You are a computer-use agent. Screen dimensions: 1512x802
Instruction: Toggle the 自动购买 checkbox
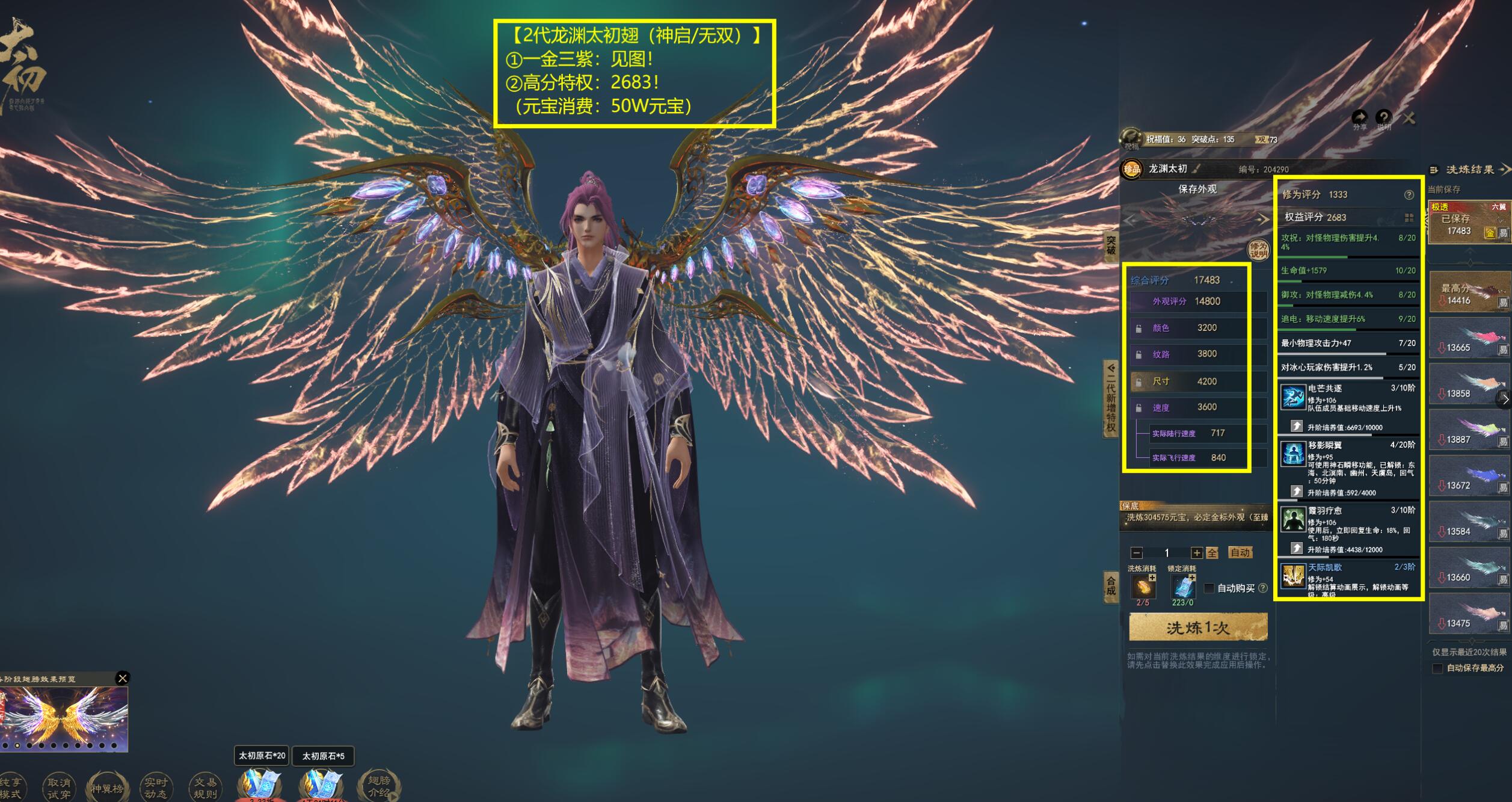pyautogui.click(x=1209, y=588)
